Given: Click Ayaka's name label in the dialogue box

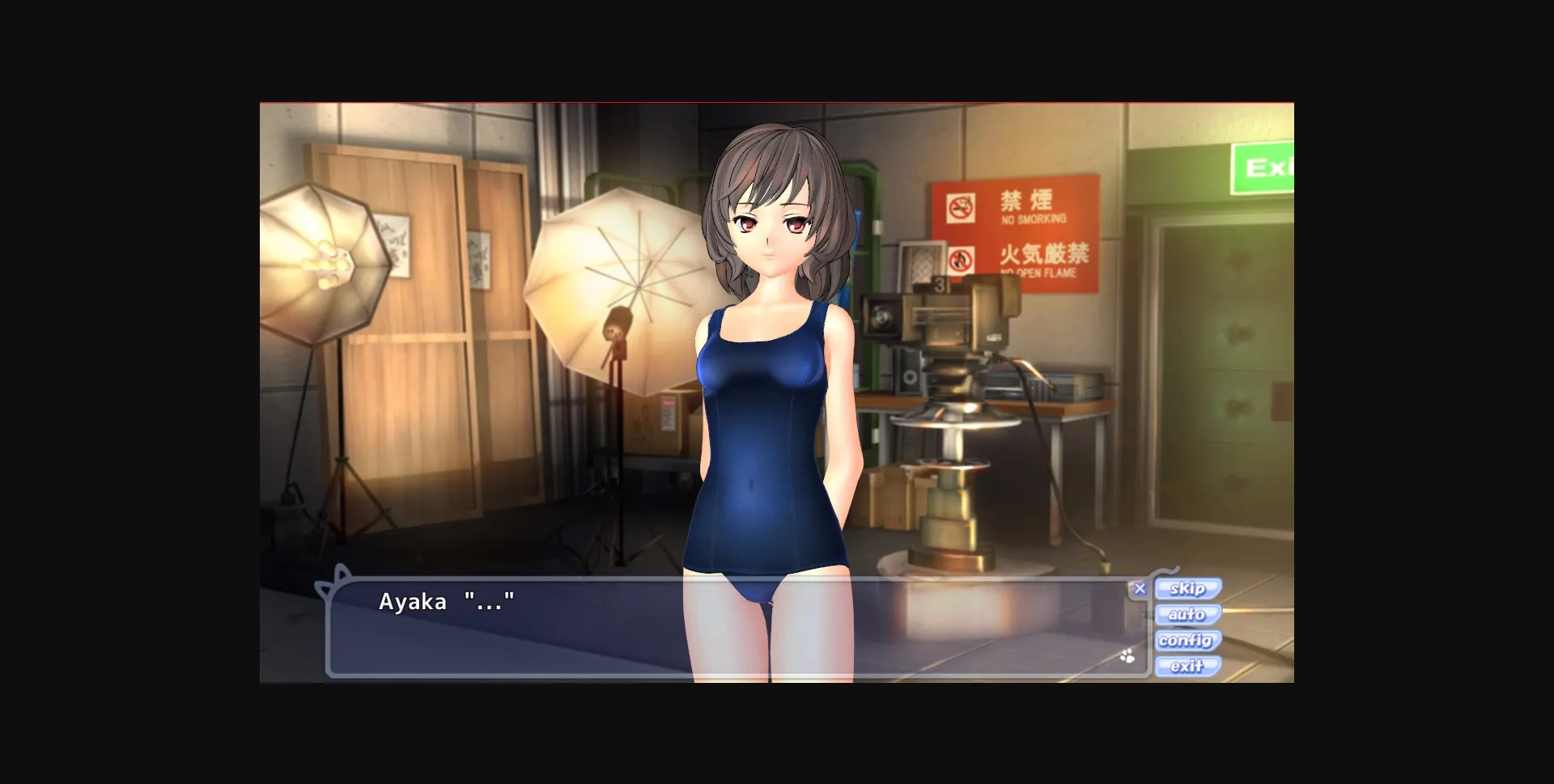Looking at the screenshot, I should pos(414,602).
